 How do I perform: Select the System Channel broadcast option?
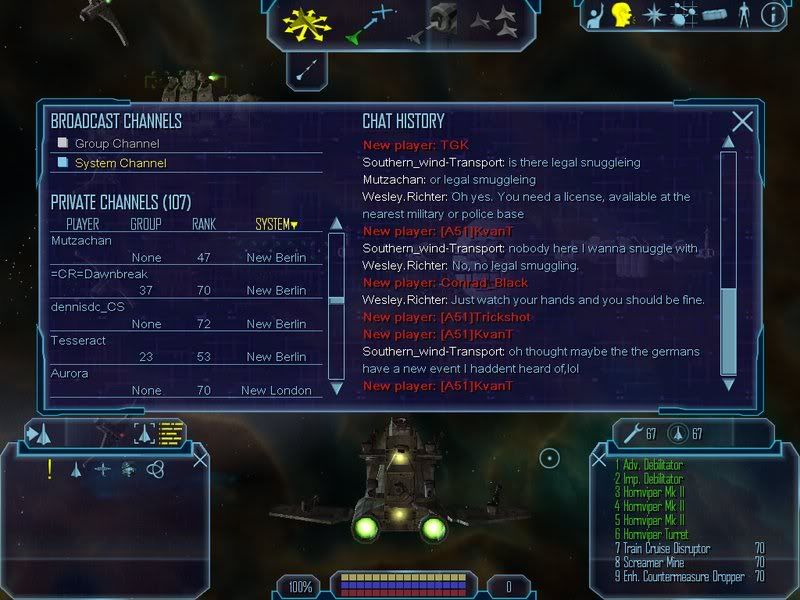pos(120,163)
